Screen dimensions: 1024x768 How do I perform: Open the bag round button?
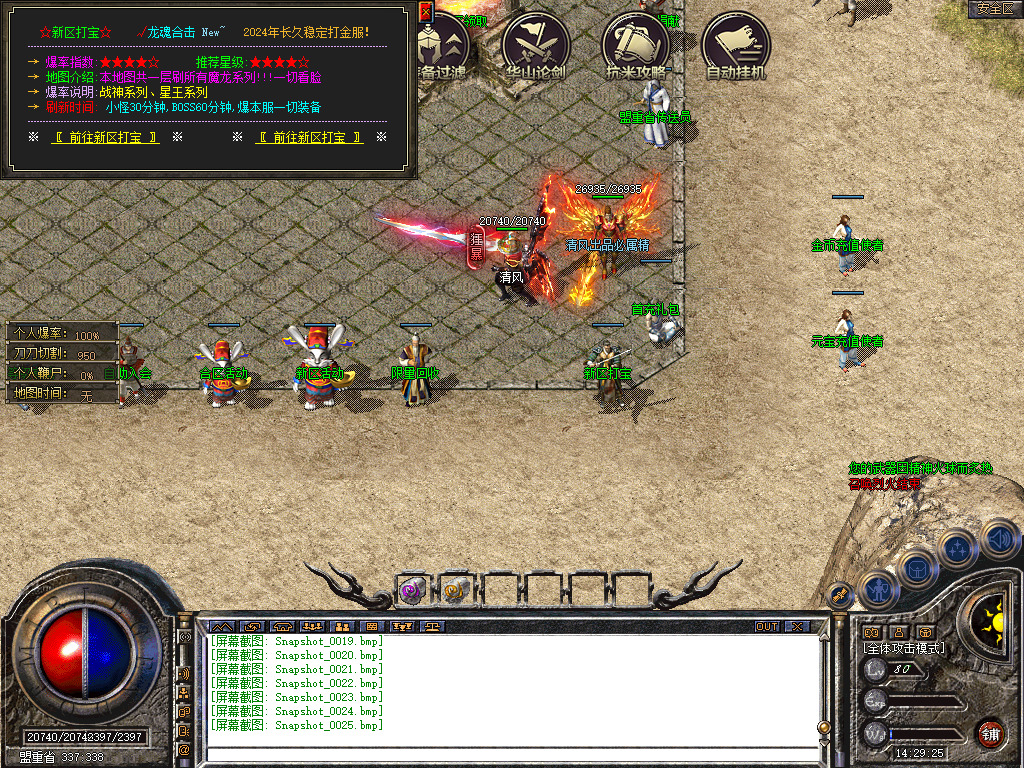pyautogui.click(x=917, y=567)
